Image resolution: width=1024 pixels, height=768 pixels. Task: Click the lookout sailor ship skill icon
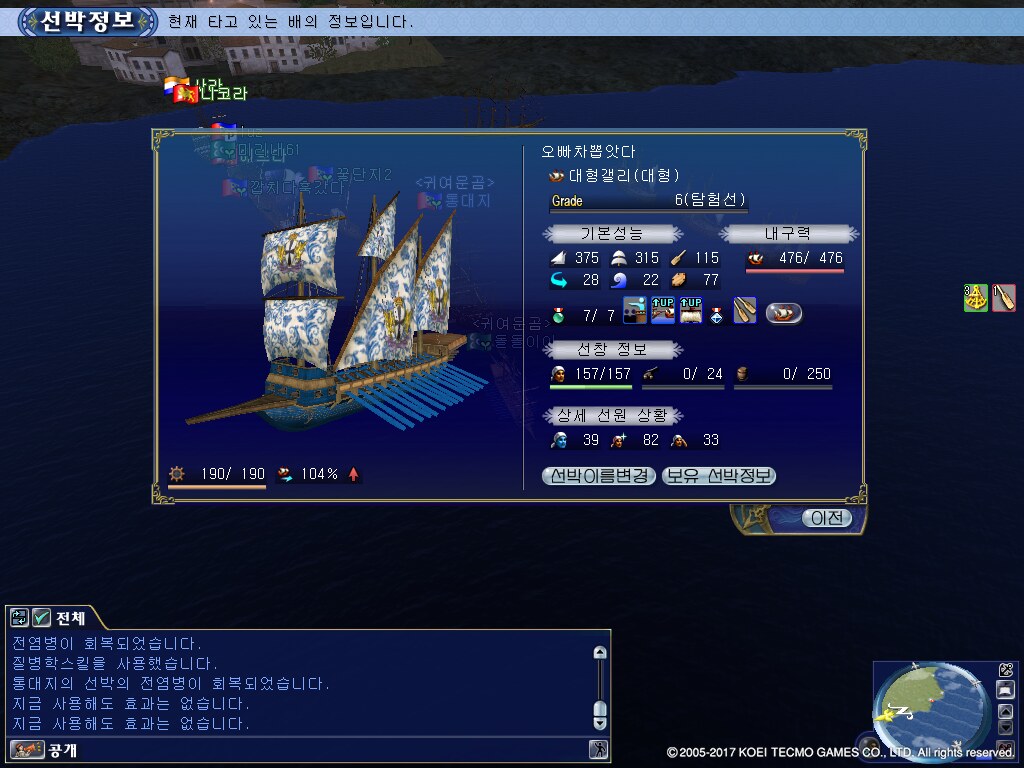tap(635, 311)
